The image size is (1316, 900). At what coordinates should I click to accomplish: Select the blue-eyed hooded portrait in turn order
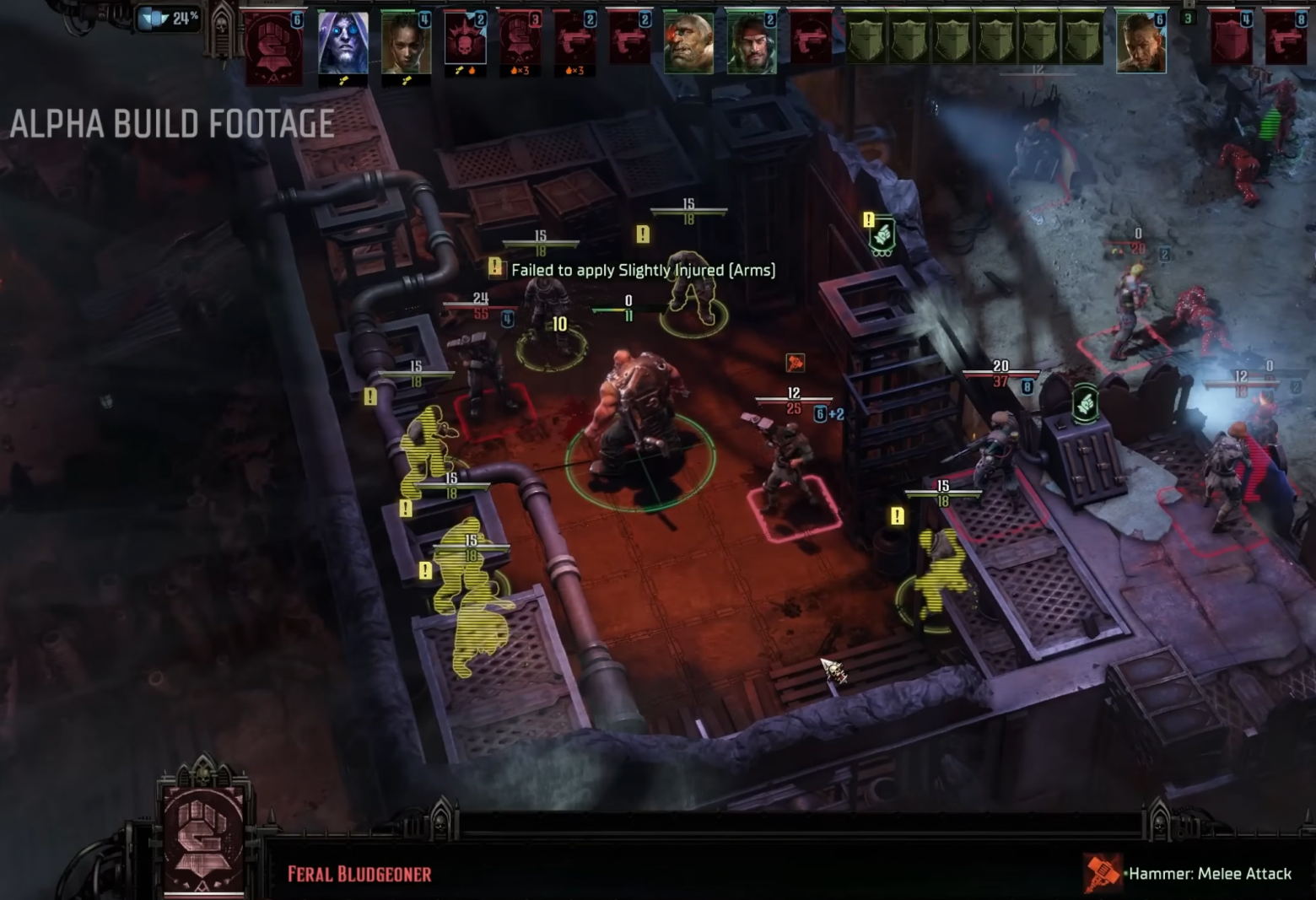(x=342, y=44)
